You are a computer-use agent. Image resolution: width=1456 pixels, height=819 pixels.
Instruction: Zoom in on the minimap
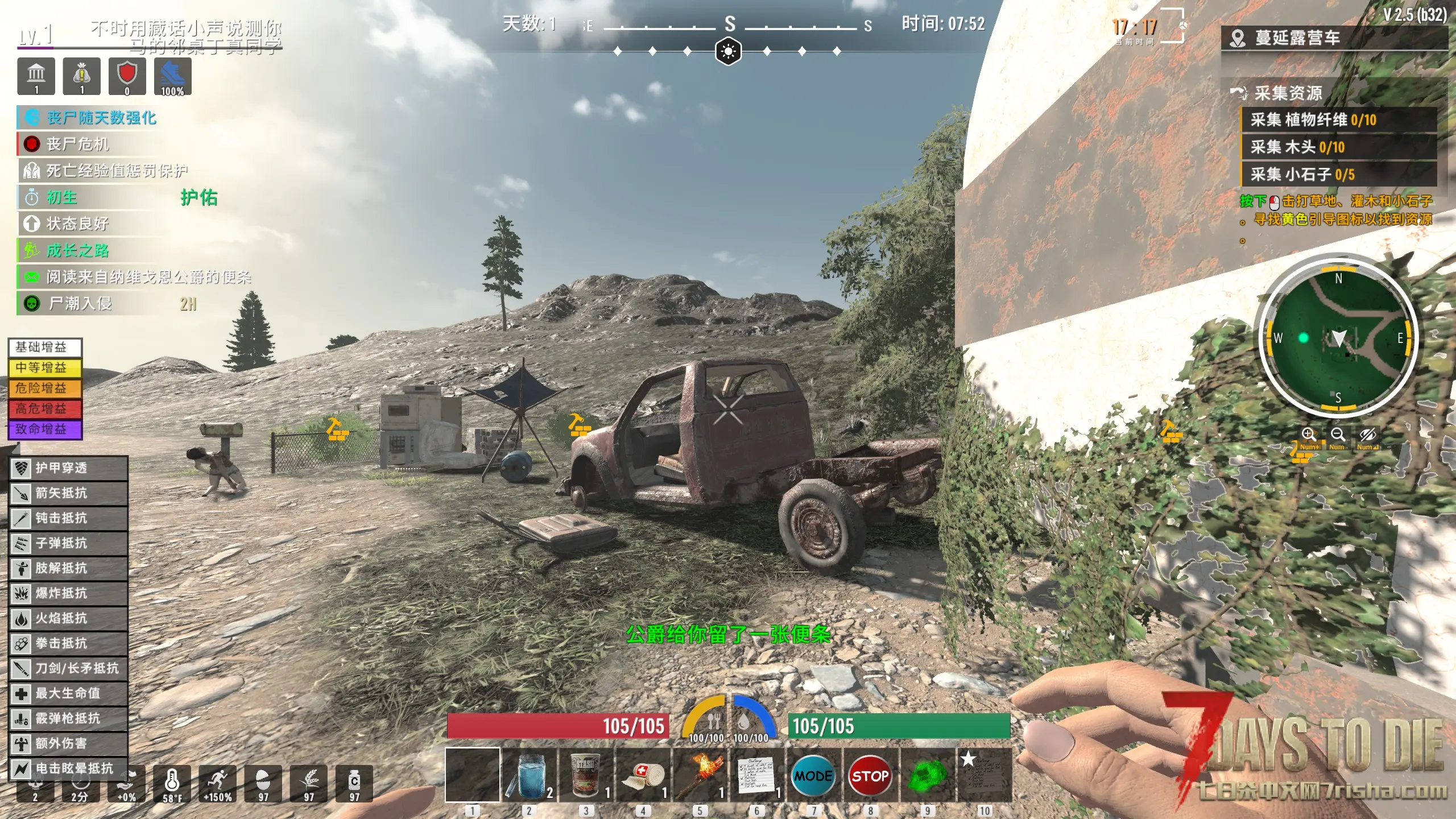pyautogui.click(x=1309, y=436)
